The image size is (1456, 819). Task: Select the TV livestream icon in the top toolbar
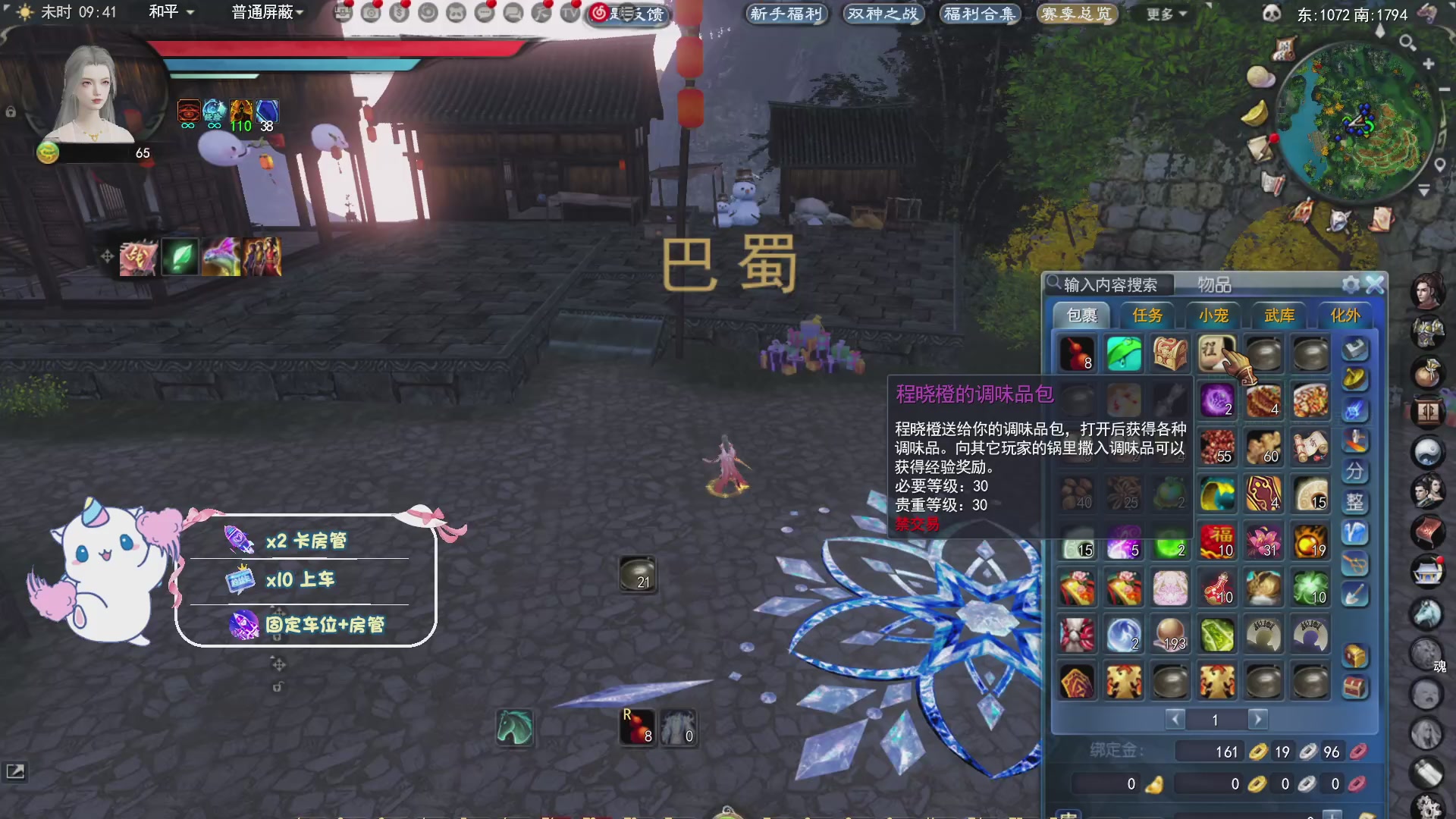point(570,13)
